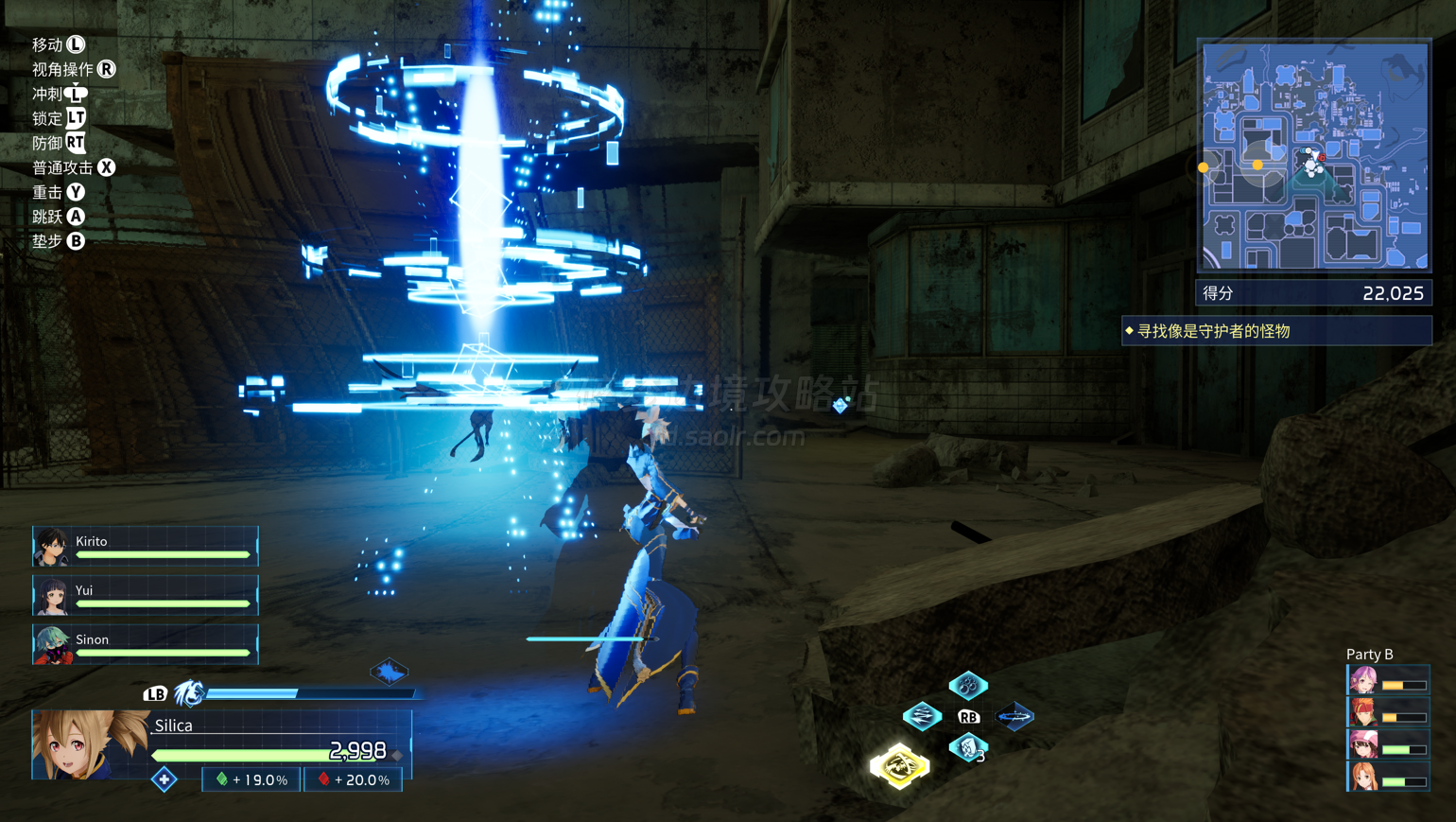Open the minimap
This screenshot has width=1456, height=822.
pos(1314,156)
